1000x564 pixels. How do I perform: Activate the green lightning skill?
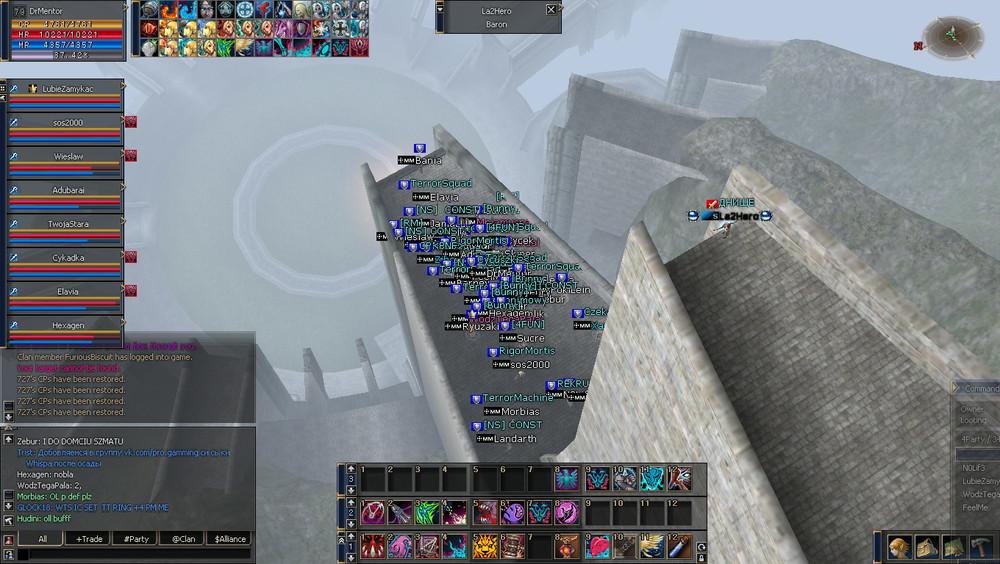pos(425,512)
